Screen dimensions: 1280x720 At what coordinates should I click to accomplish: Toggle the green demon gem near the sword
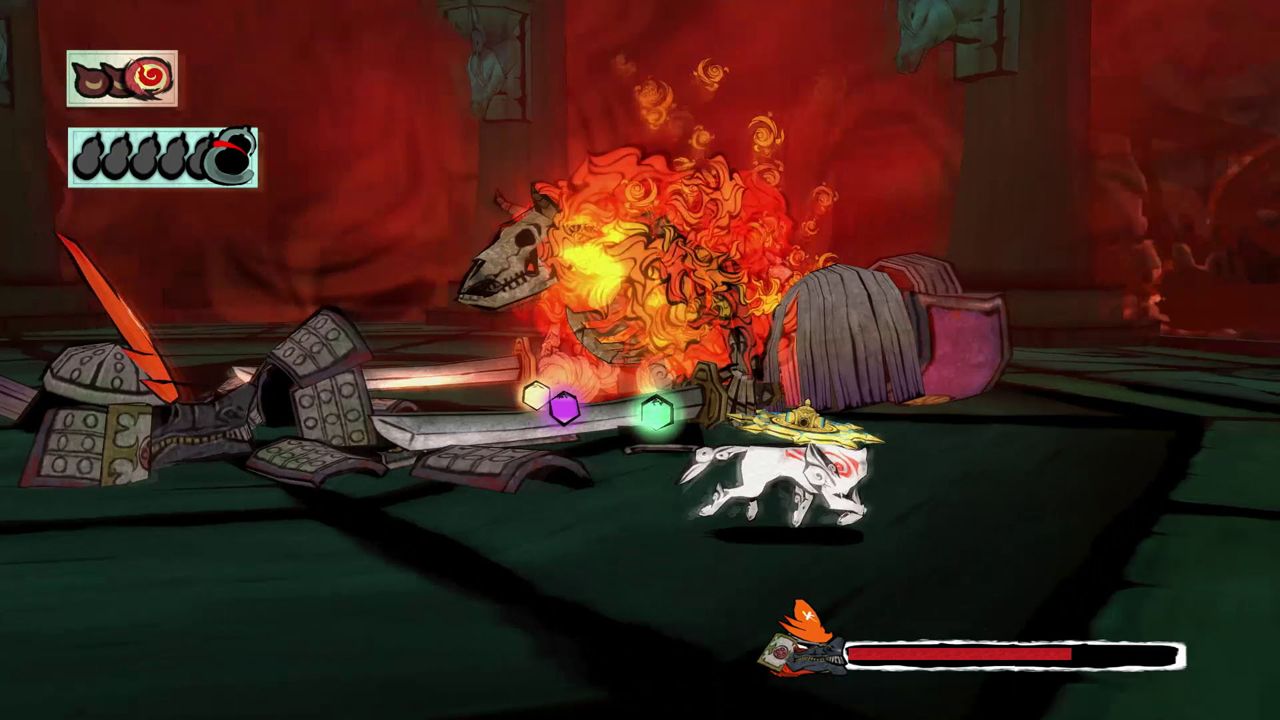pyautogui.click(x=658, y=414)
